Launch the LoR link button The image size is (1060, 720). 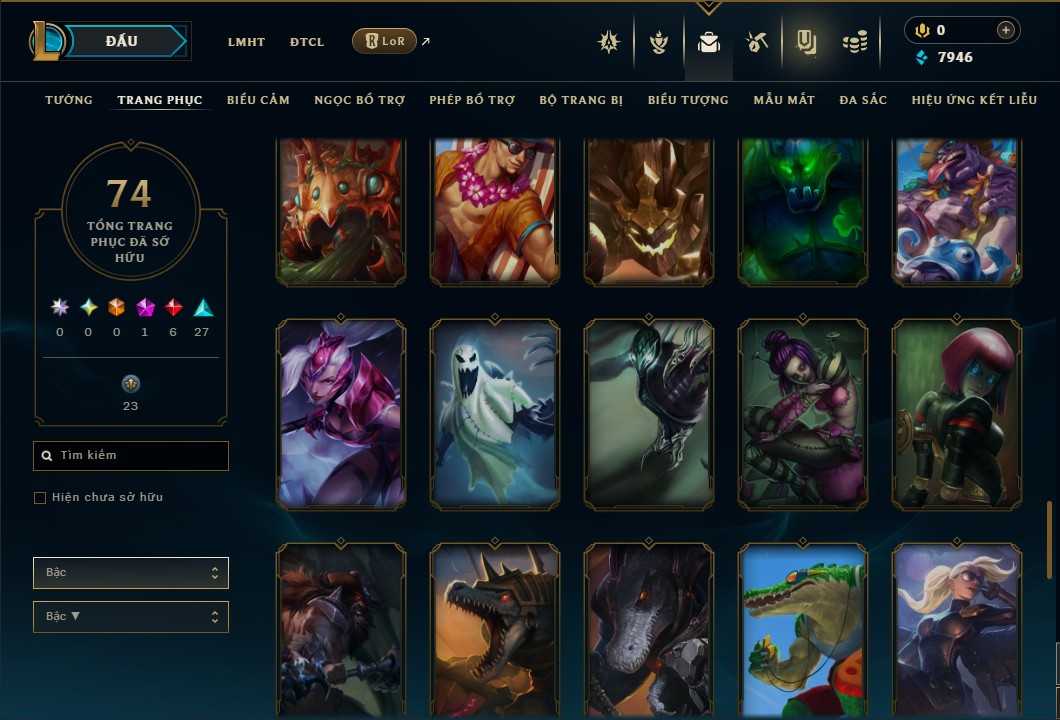pos(384,41)
